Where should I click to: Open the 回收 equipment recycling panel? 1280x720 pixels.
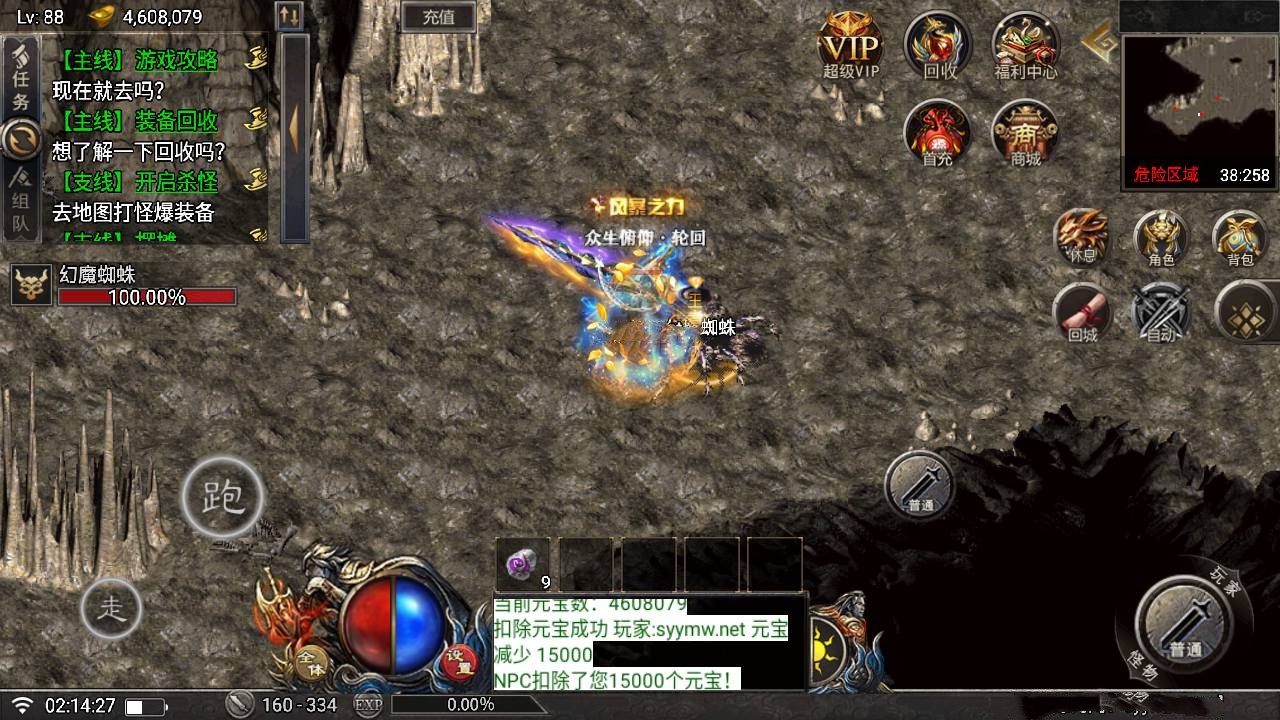[x=939, y=47]
